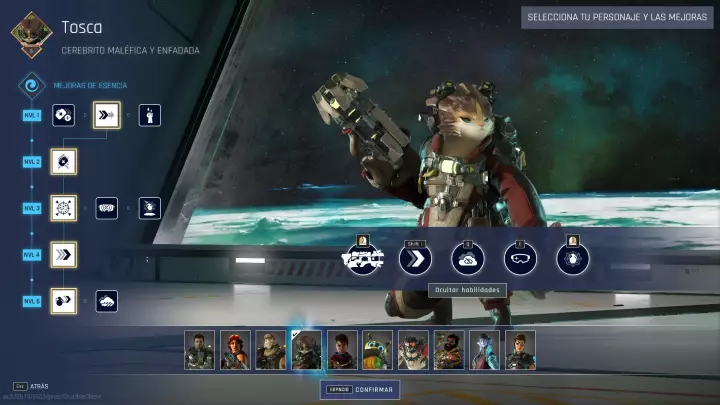Image resolution: width=720 pixels, height=405 pixels.
Task: Pick the yellow-green robot character portrait
Action: coord(377,350)
